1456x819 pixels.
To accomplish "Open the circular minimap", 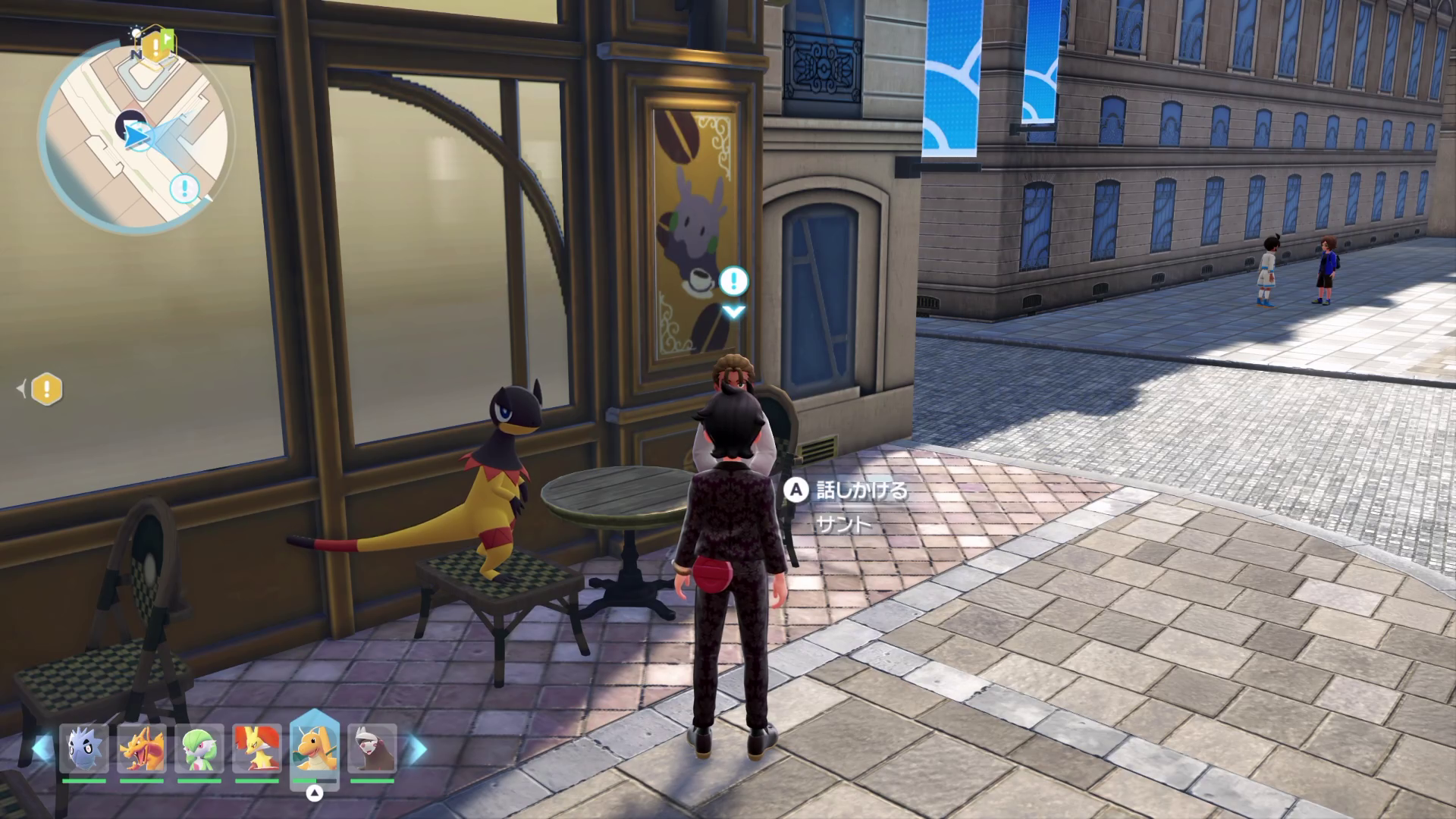I will 135,136.
